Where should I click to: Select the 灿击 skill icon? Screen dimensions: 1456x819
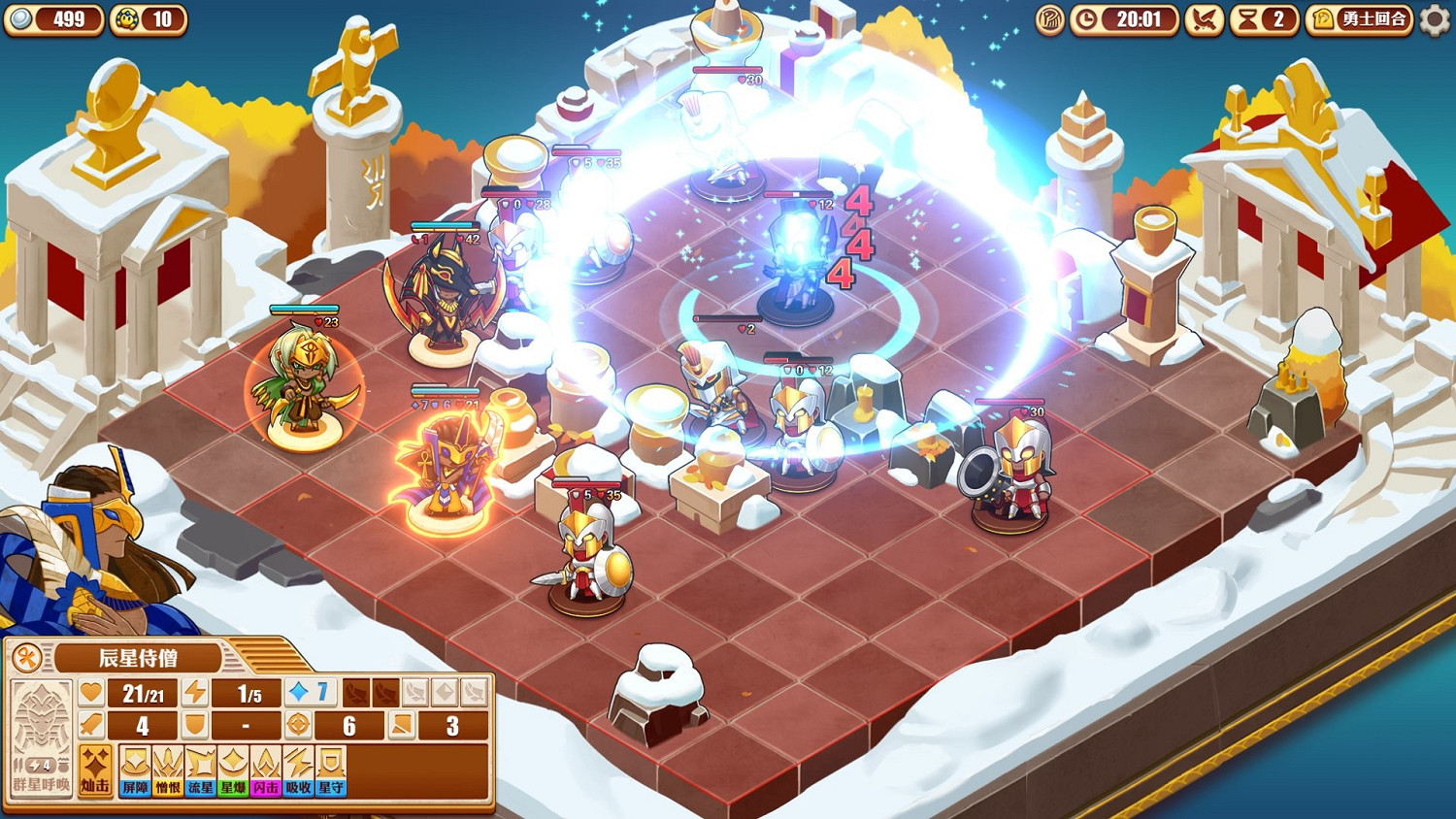pyautogui.click(x=97, y=770)
